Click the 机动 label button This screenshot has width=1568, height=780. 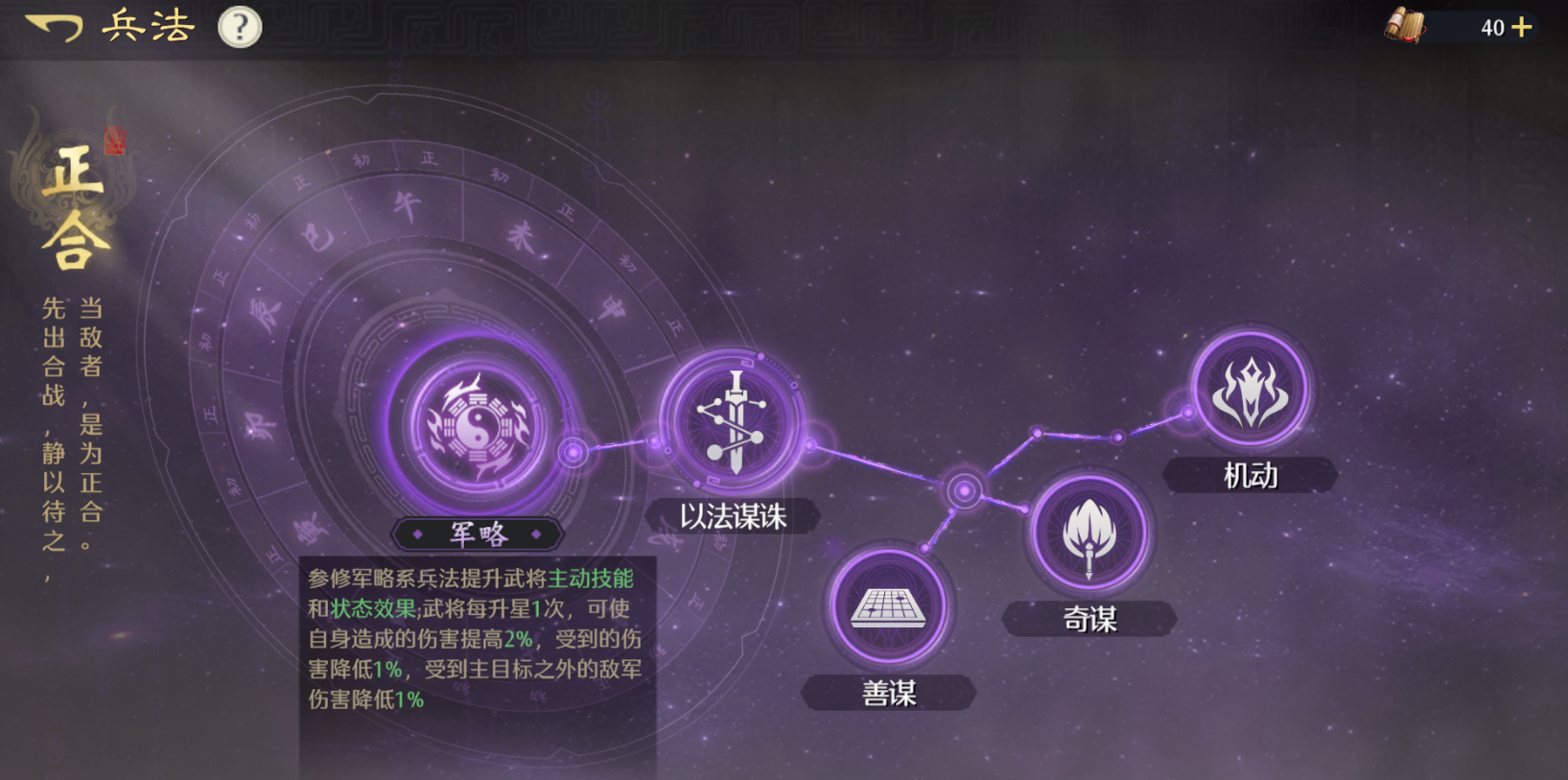coord(1250,475)
